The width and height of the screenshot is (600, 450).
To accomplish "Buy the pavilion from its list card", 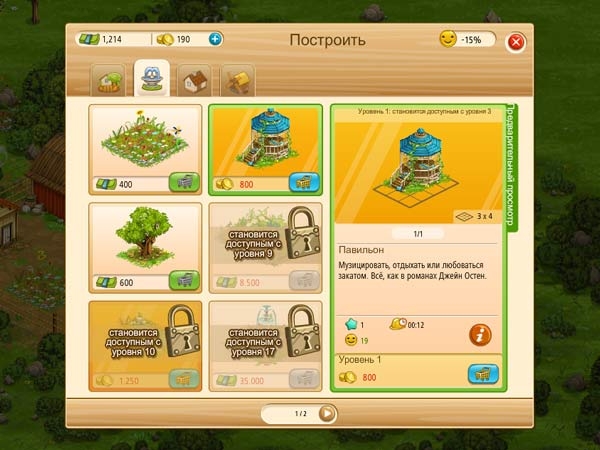I will (302, 183).
